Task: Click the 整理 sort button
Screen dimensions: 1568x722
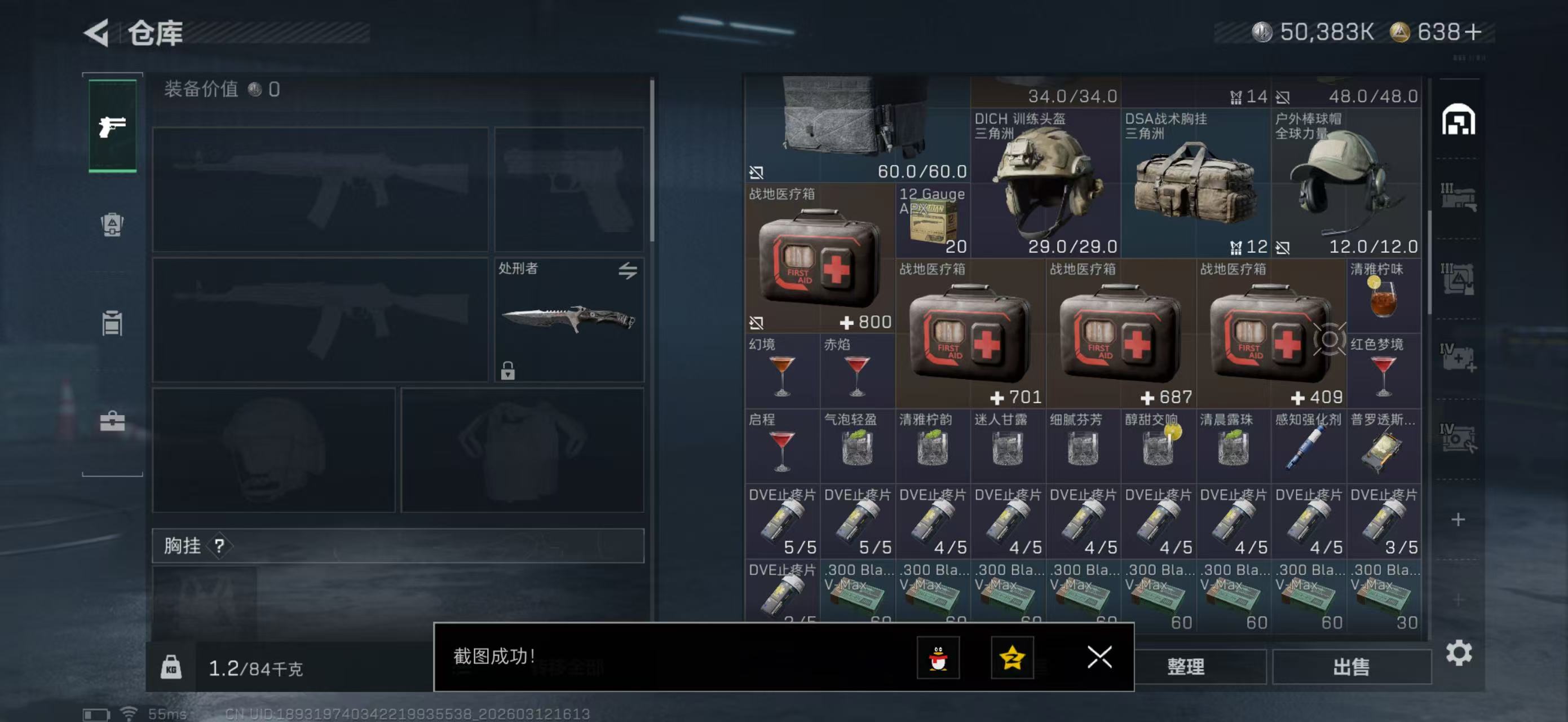Action: pos(1186,667)
